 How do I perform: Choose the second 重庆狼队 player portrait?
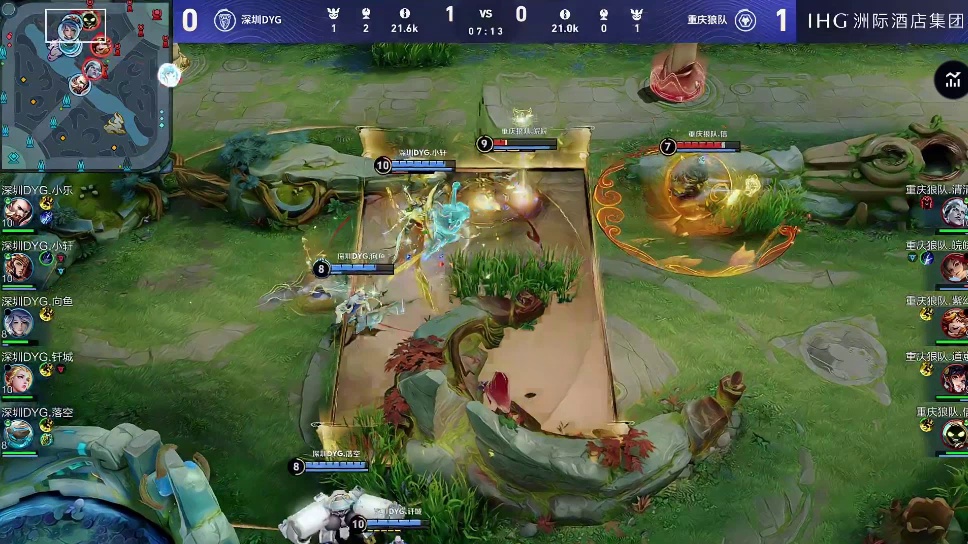point(954,267)
